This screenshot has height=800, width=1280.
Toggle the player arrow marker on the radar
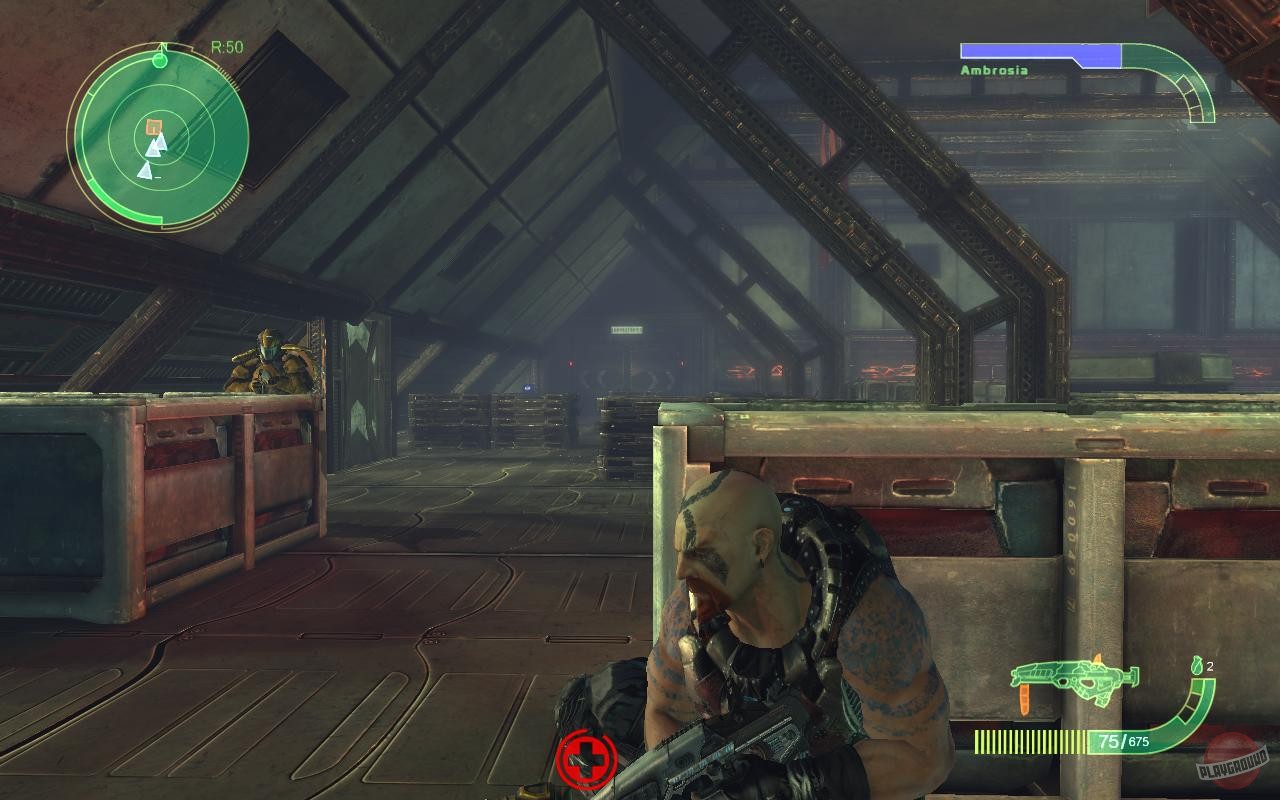click(163, 47)
